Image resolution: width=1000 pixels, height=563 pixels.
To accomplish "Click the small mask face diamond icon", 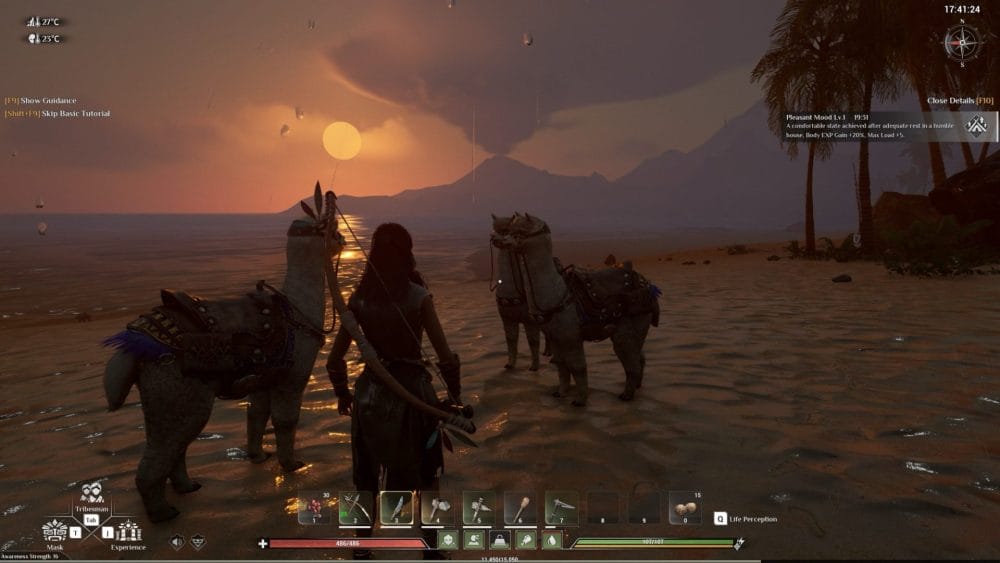I will [198, 541].
